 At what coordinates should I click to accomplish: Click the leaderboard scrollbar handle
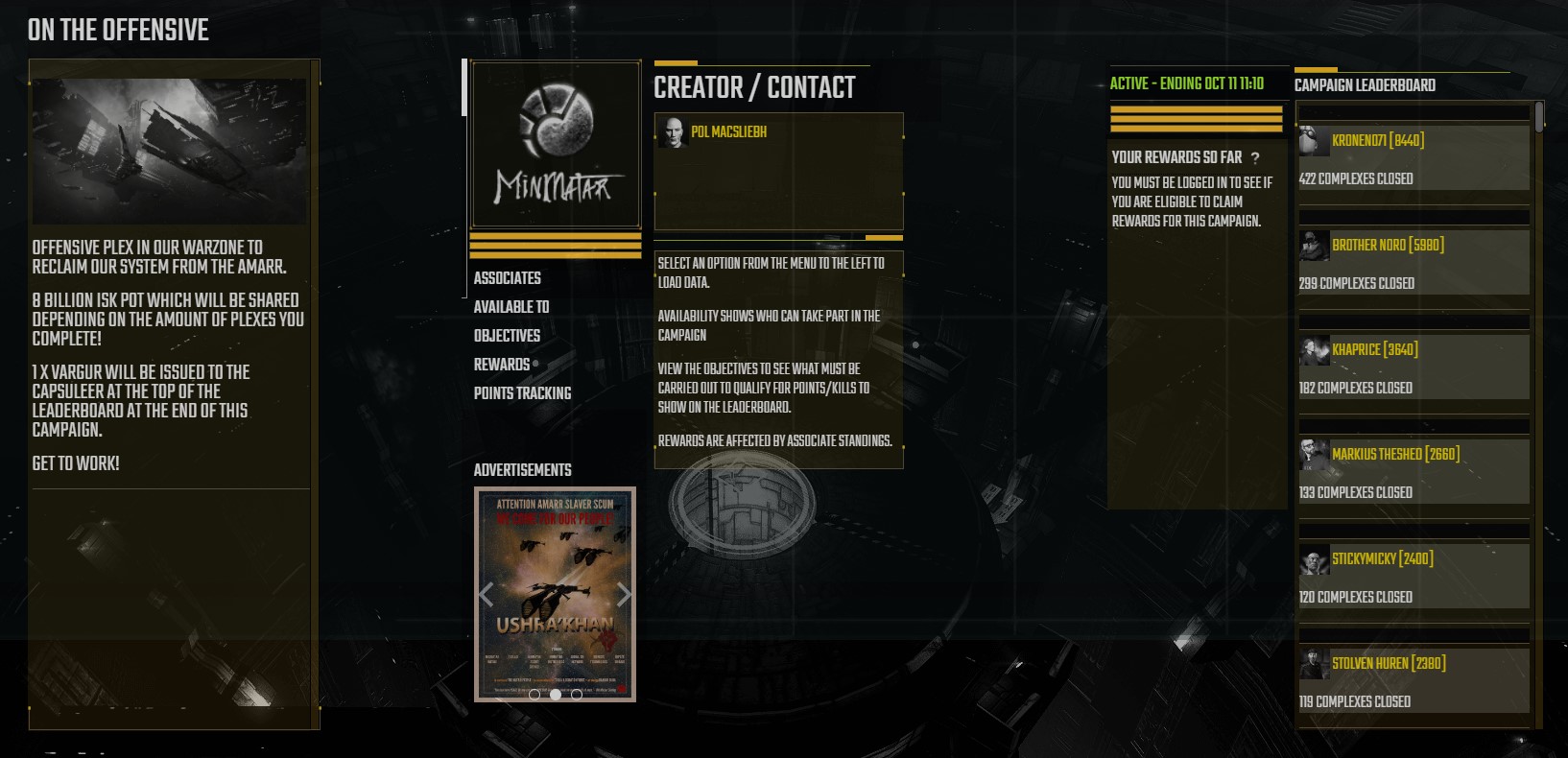[x=1539, y=117]
